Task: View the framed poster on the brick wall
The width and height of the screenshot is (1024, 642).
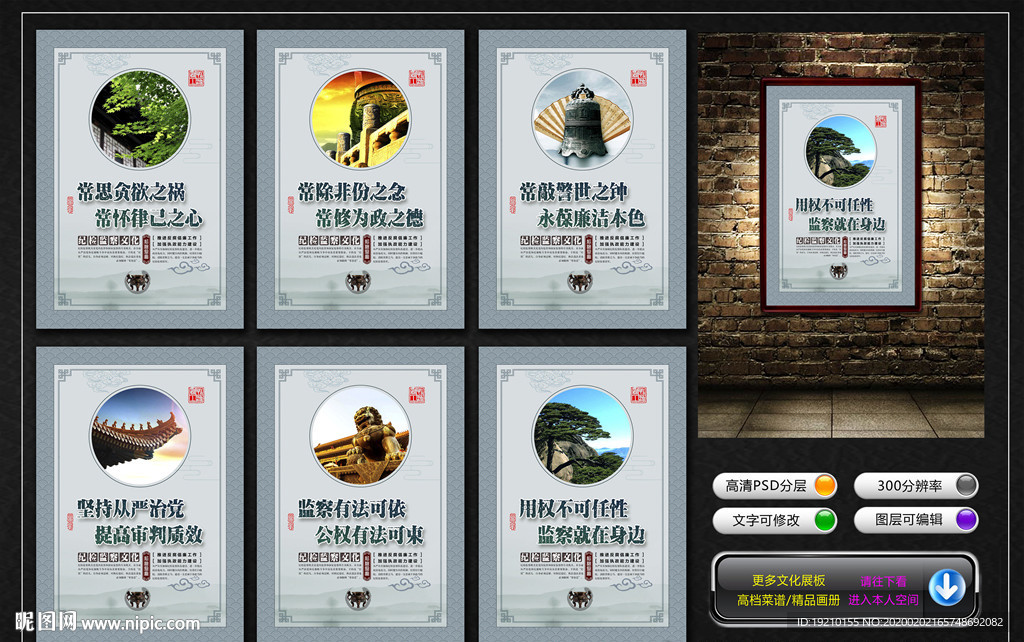Action: pyautogui.click(x=840, y=195)
